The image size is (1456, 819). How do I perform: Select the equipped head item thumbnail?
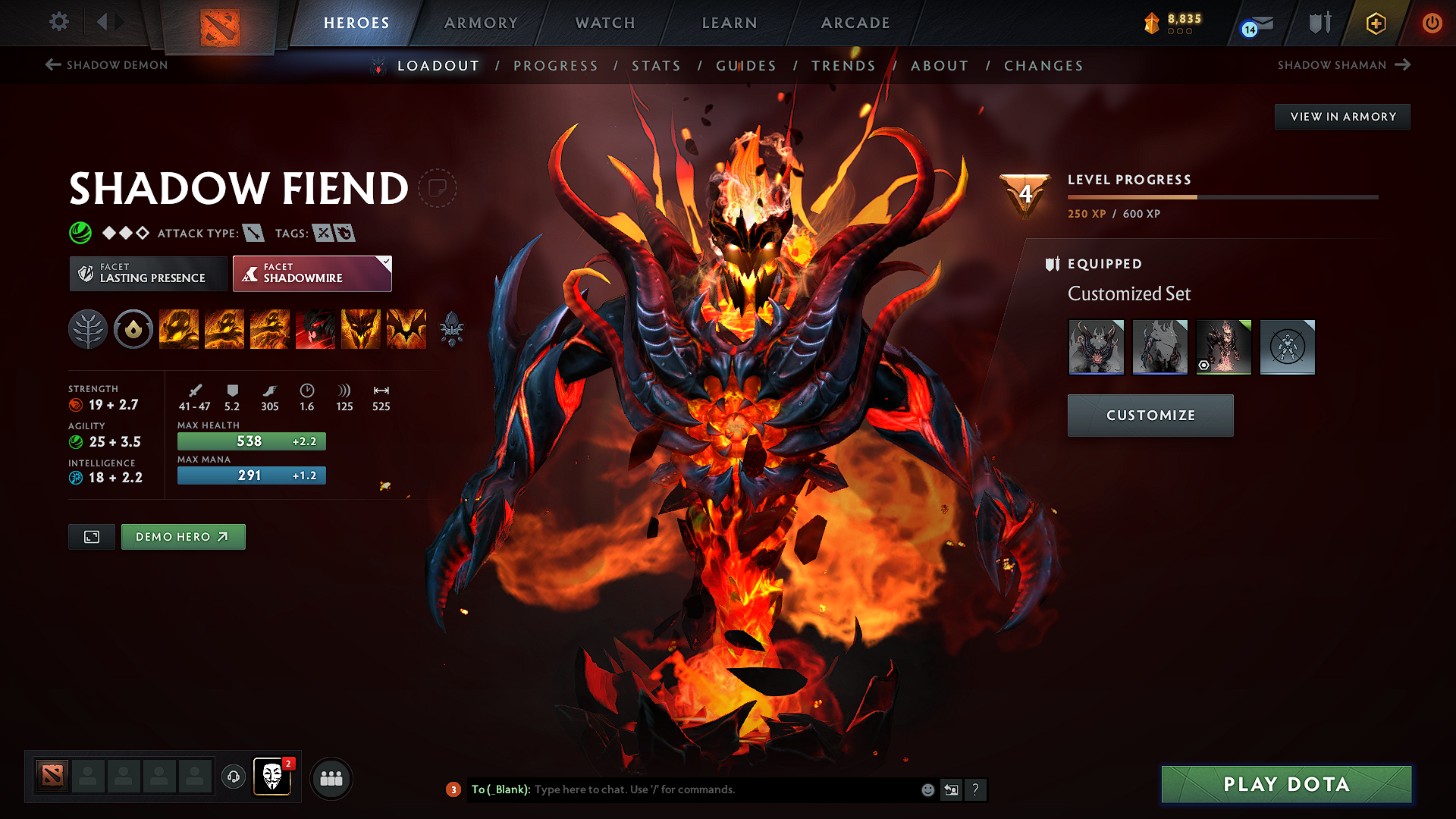coord(1097,347)
